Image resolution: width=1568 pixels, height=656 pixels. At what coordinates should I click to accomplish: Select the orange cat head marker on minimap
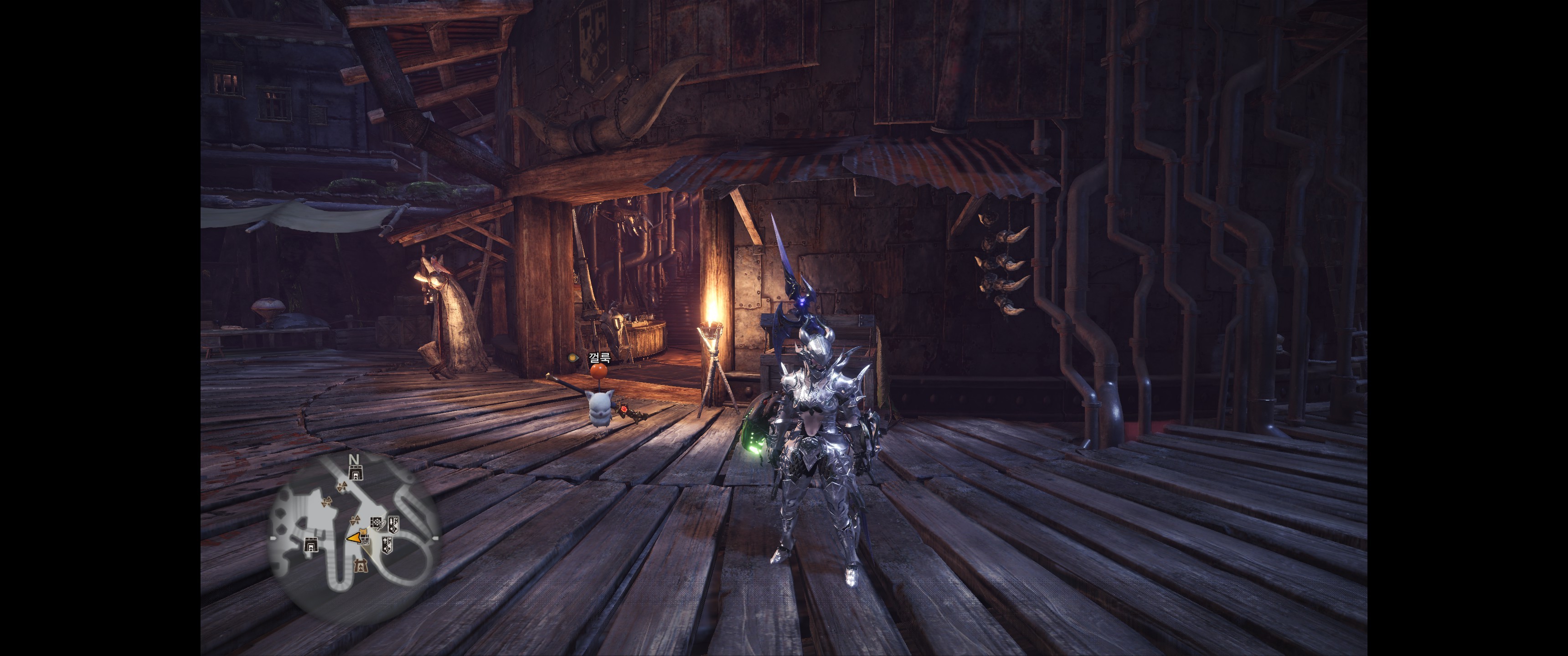point(363,531)
